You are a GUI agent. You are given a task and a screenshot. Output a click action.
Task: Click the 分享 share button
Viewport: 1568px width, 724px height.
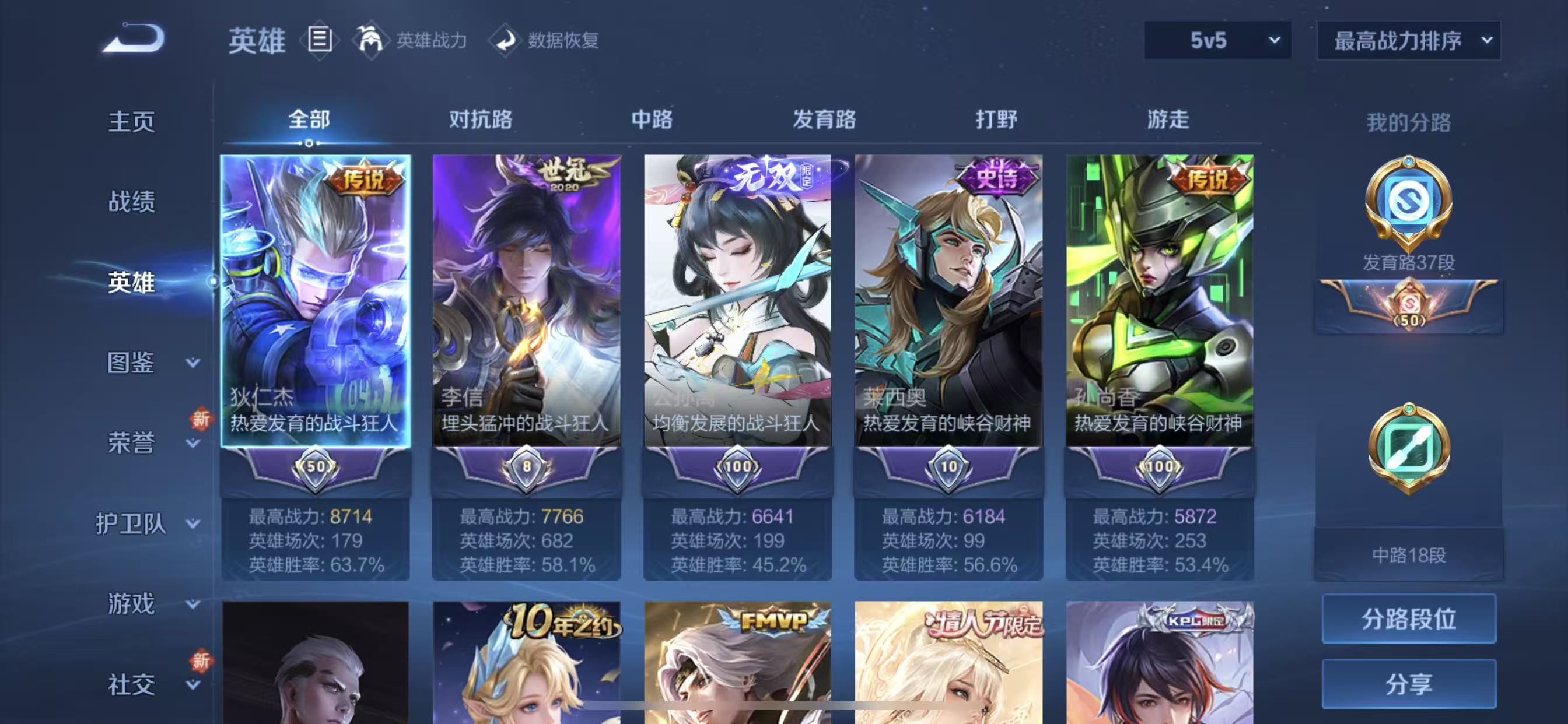pyautogui.click(x=1409, y=683)
